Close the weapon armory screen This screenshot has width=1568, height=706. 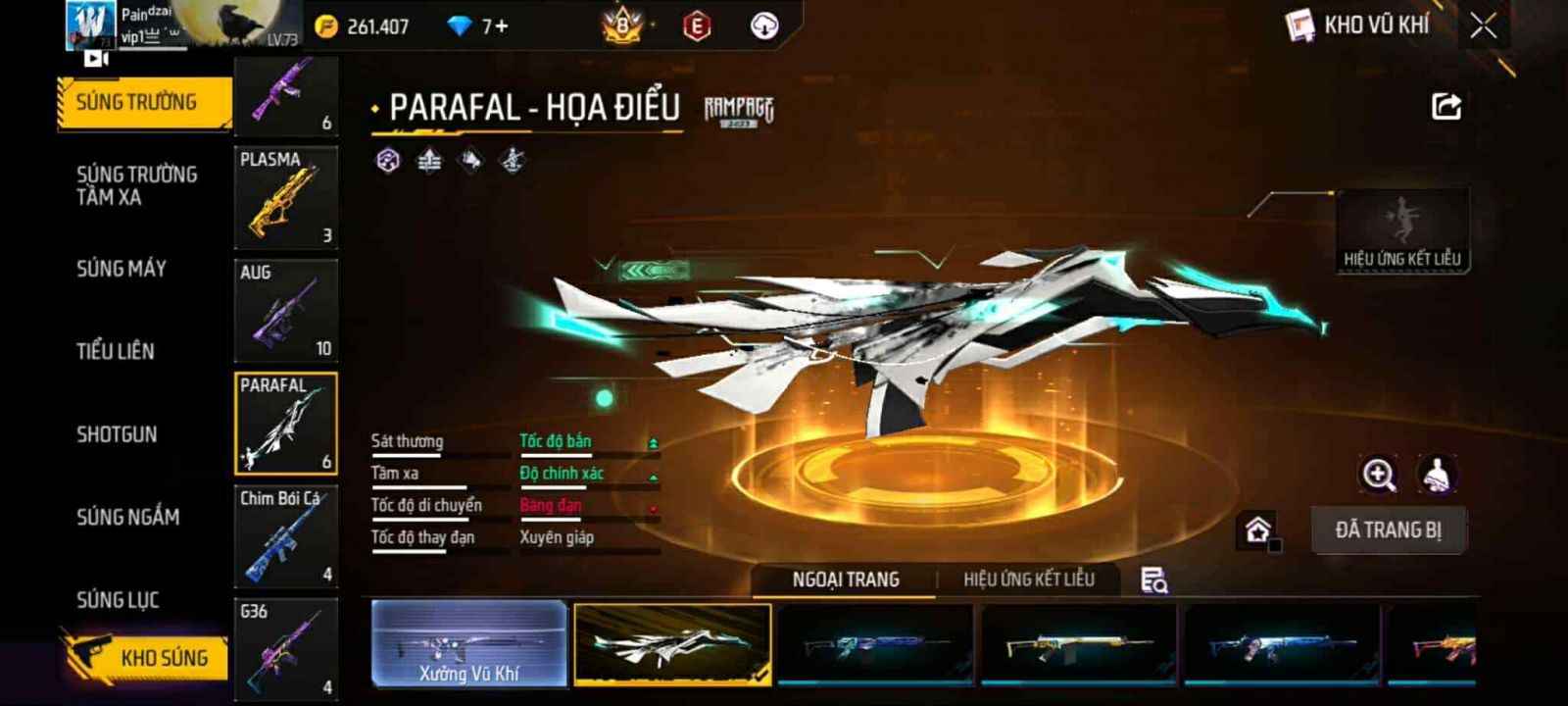tap(1483, 26)
